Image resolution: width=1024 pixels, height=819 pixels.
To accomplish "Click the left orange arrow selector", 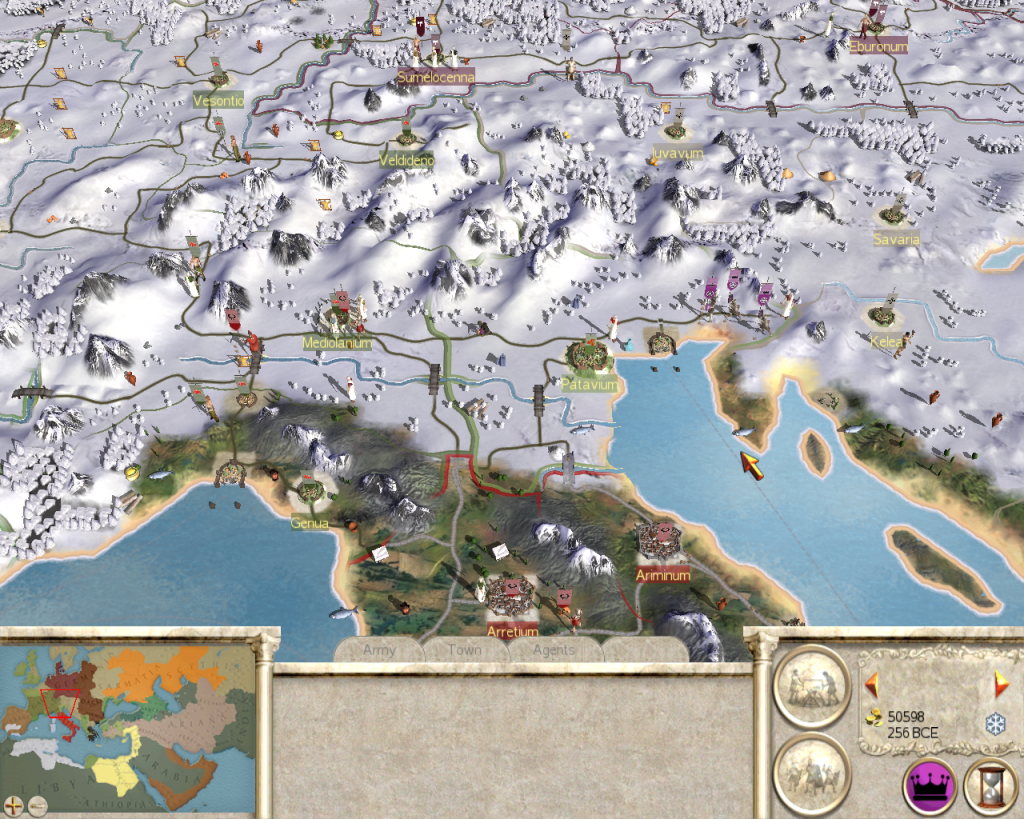I will [871, 685].
